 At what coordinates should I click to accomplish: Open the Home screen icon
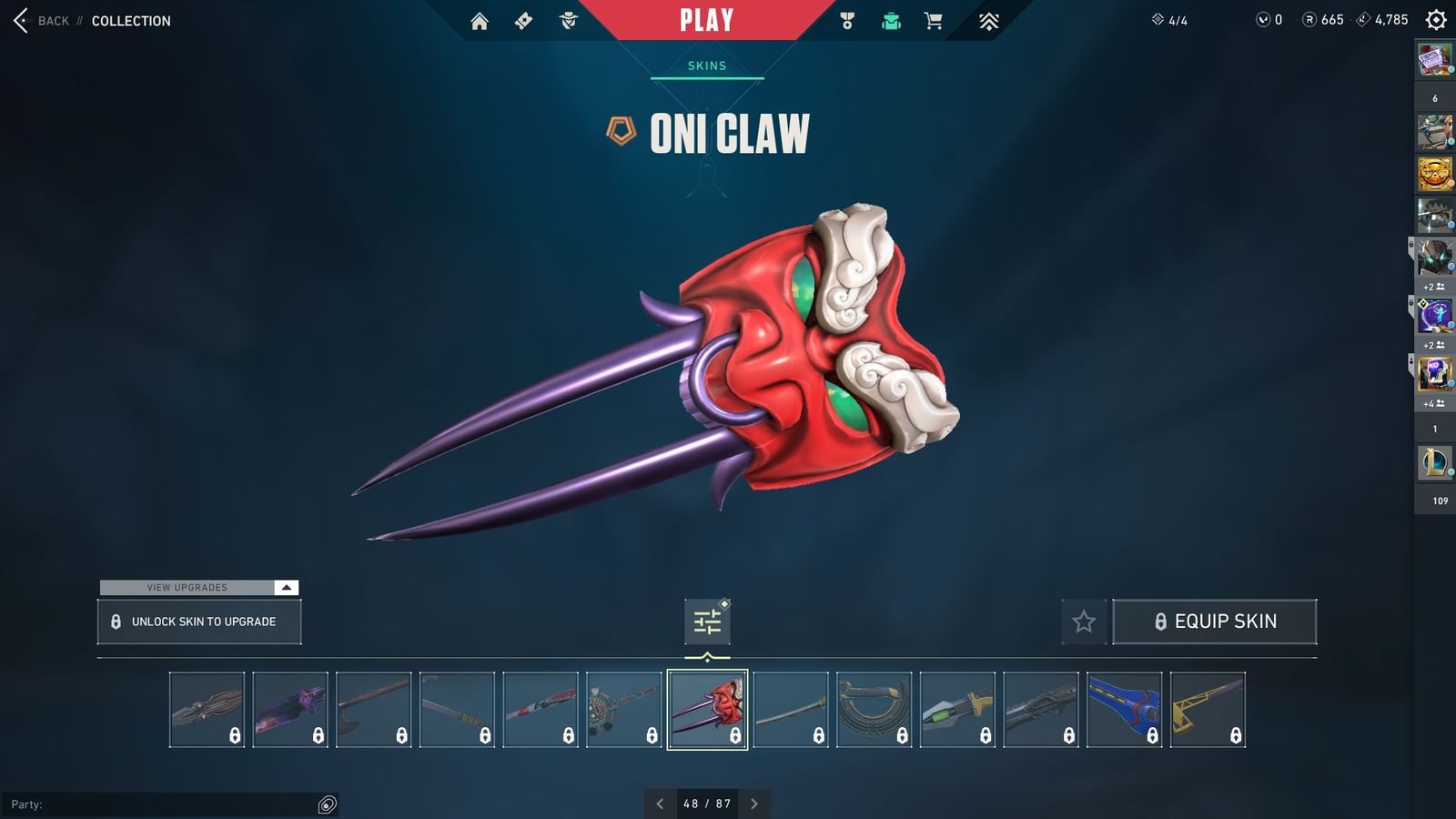click(480, 19)
